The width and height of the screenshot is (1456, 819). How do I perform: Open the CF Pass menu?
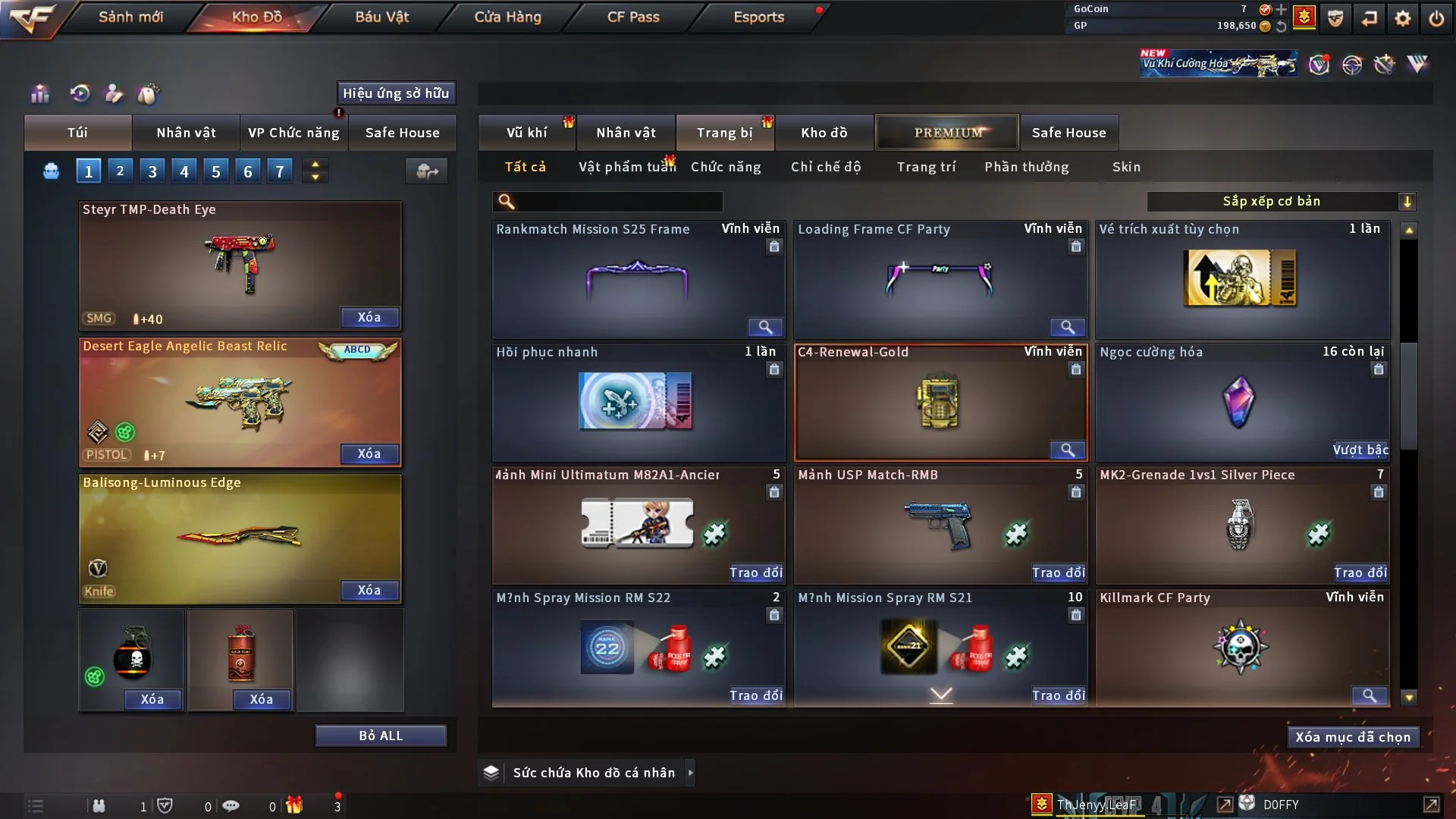(633, 17)
